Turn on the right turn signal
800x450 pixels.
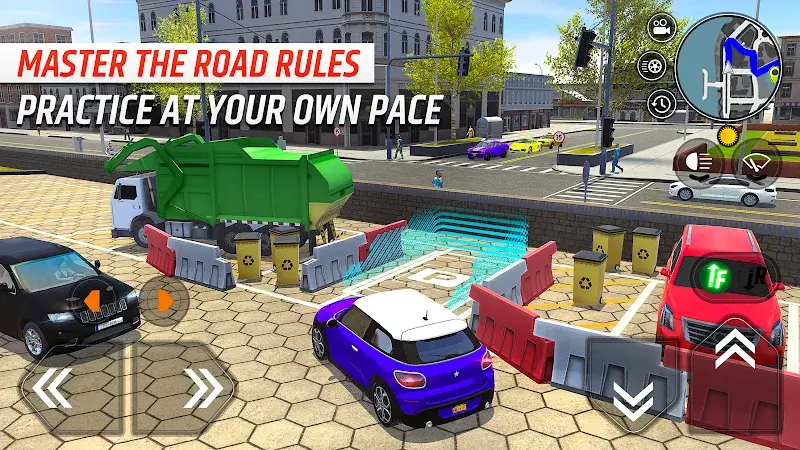[x=164, y=299]
